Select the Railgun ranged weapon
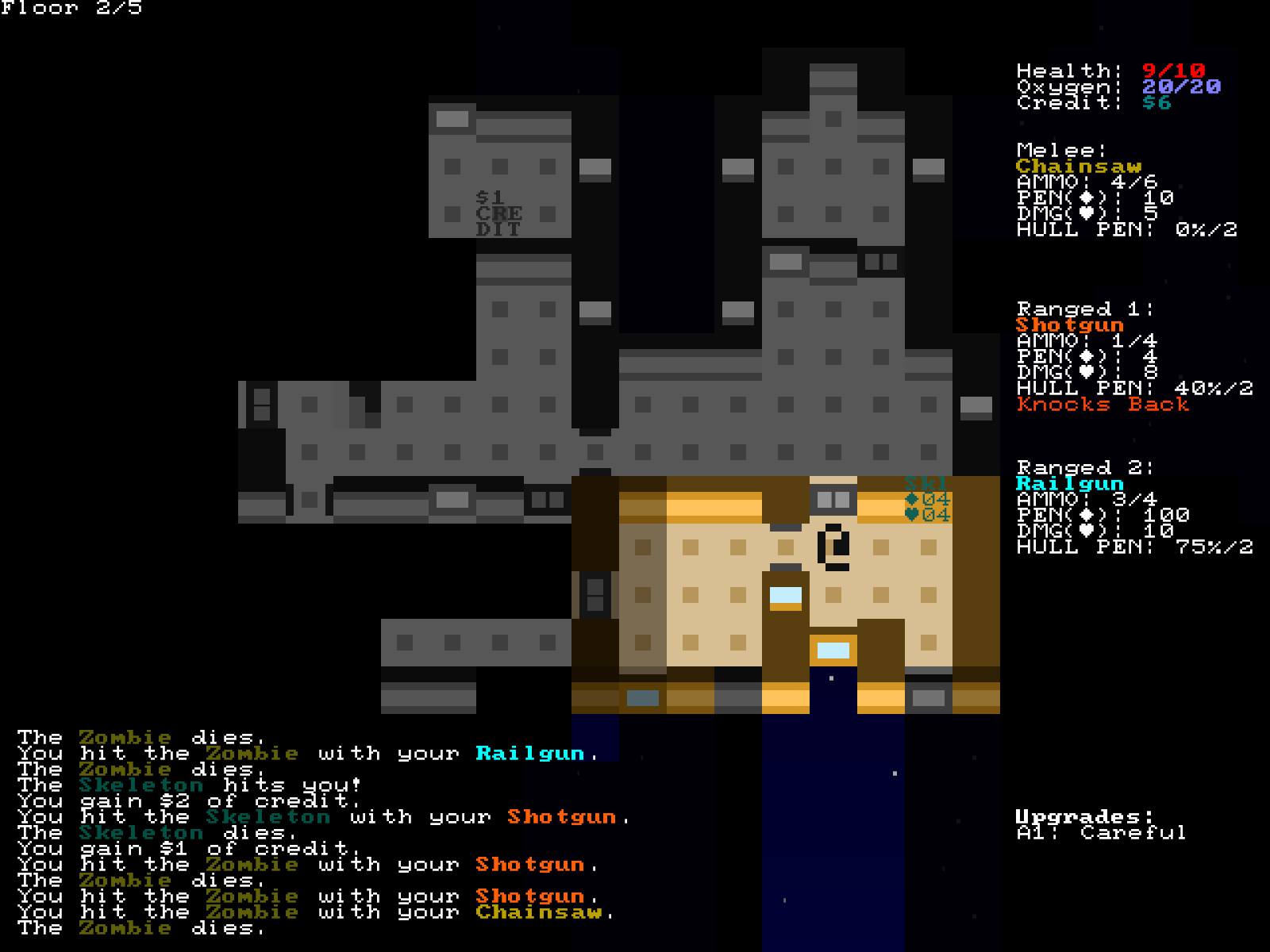The height and width of the screenshot is (952, 1270). (1069, 484)
